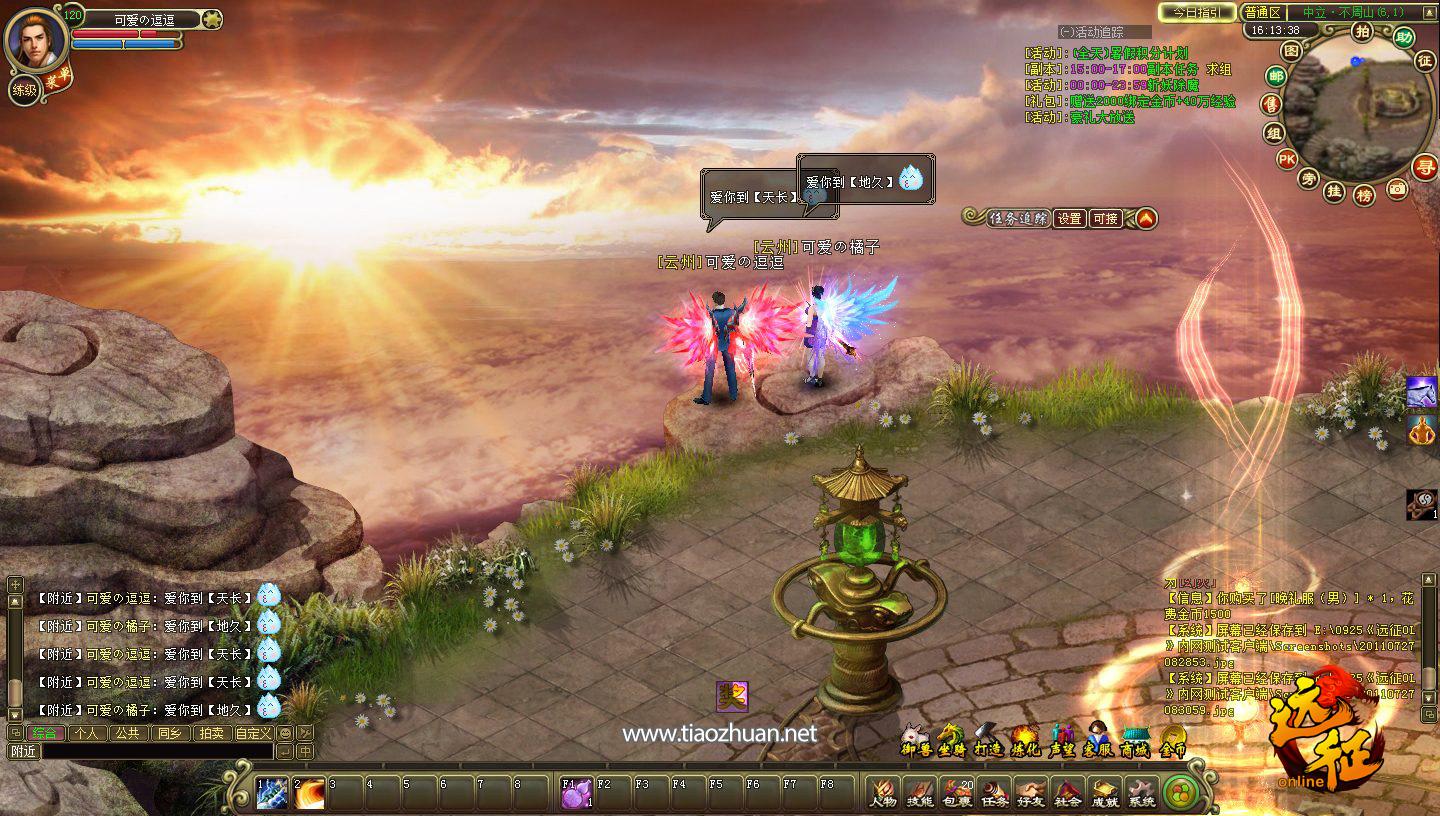
Task: Open the chat emoji picker
Action: tap(285, 733)
